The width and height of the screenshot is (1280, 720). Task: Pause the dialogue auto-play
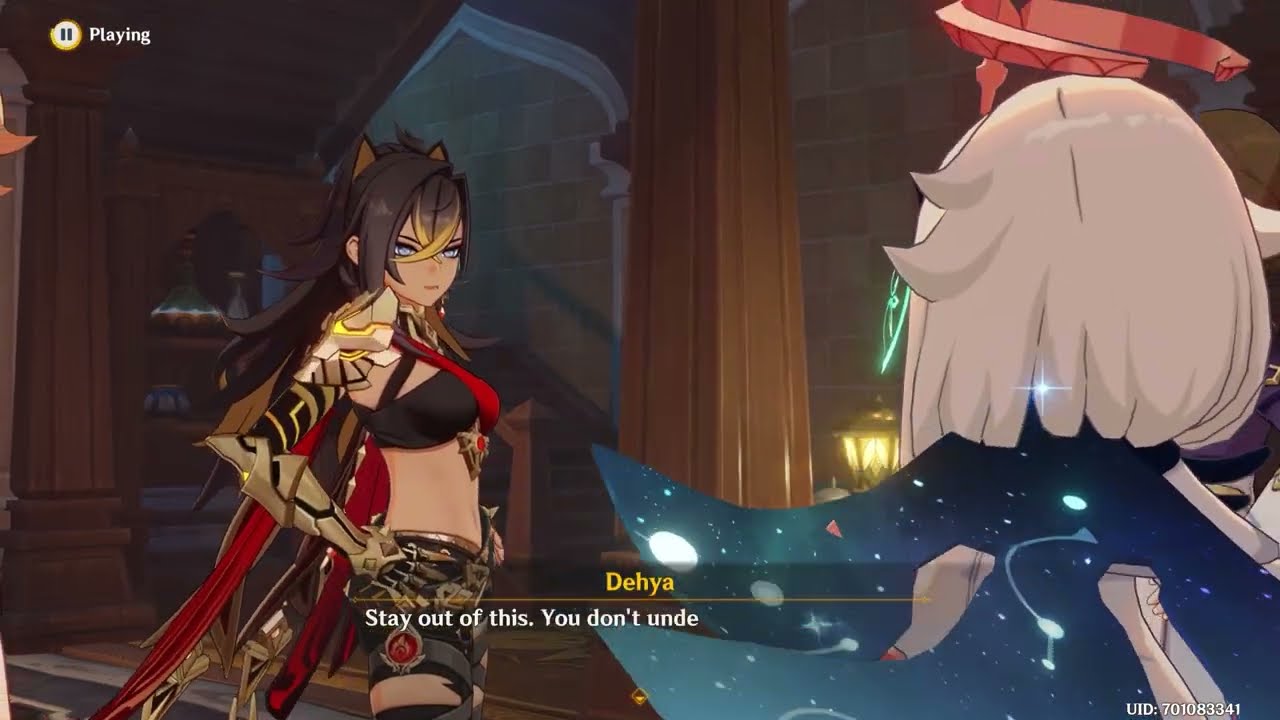65,35
